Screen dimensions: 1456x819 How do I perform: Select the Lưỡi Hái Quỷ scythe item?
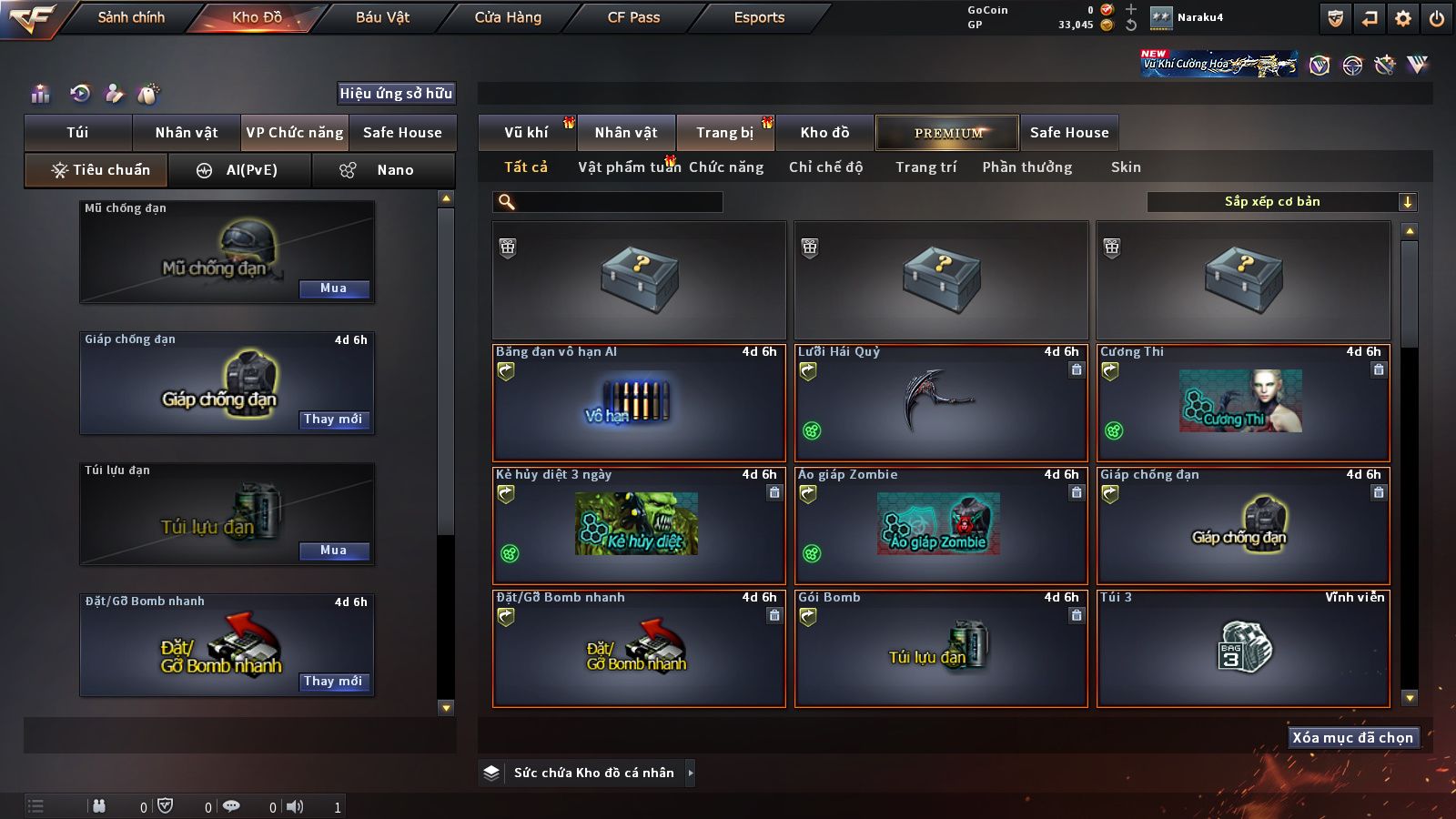click(941, 403)
